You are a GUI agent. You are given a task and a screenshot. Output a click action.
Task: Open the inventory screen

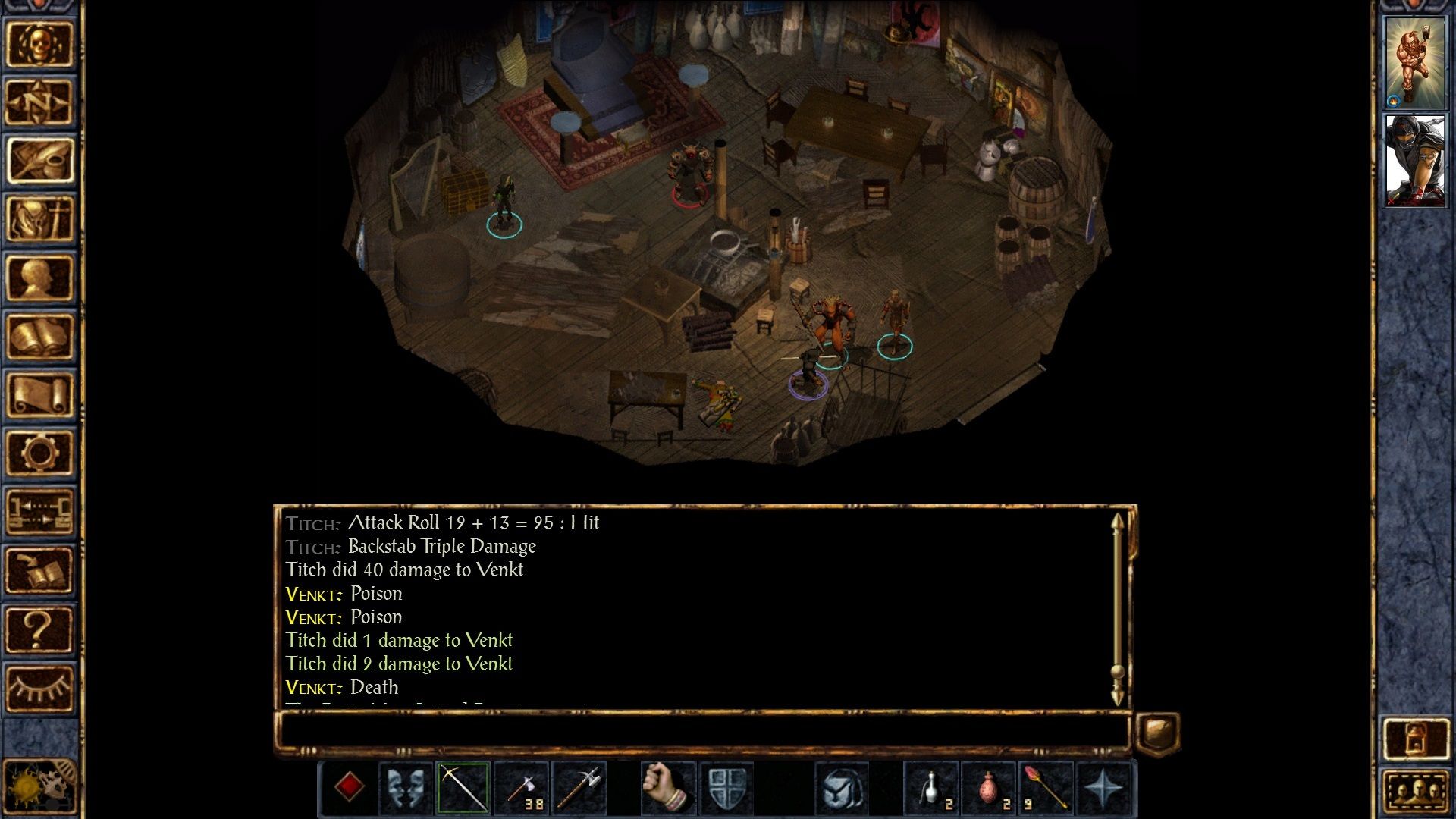(39, 219)
